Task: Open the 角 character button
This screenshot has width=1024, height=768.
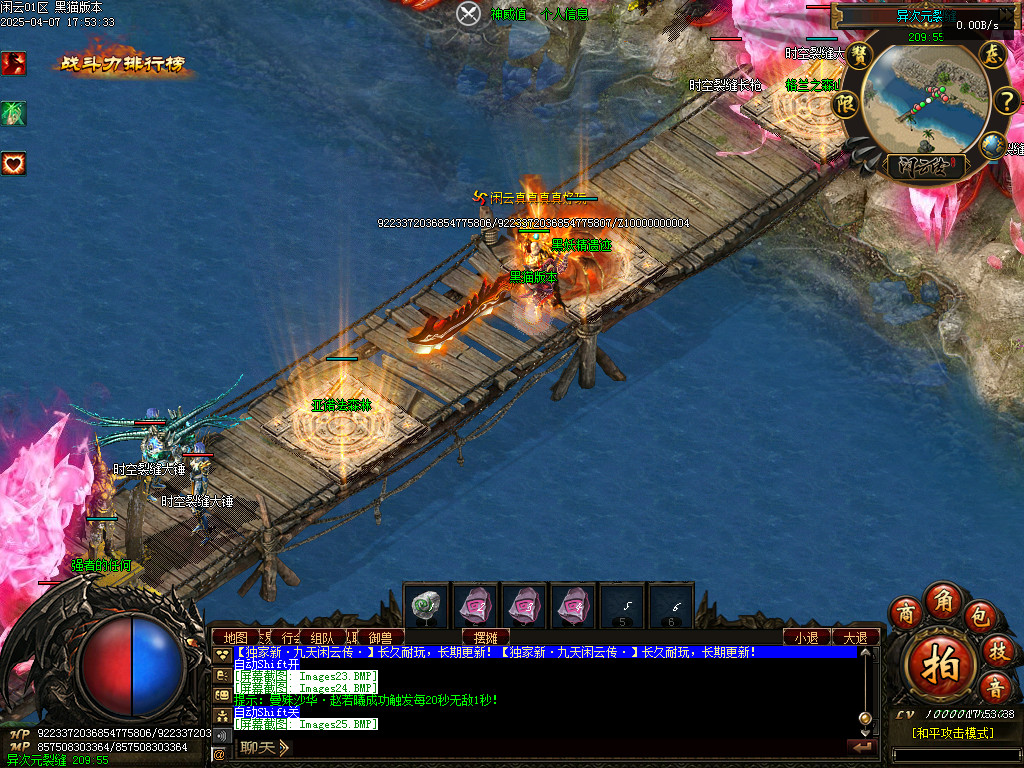Action: [942, 599]
